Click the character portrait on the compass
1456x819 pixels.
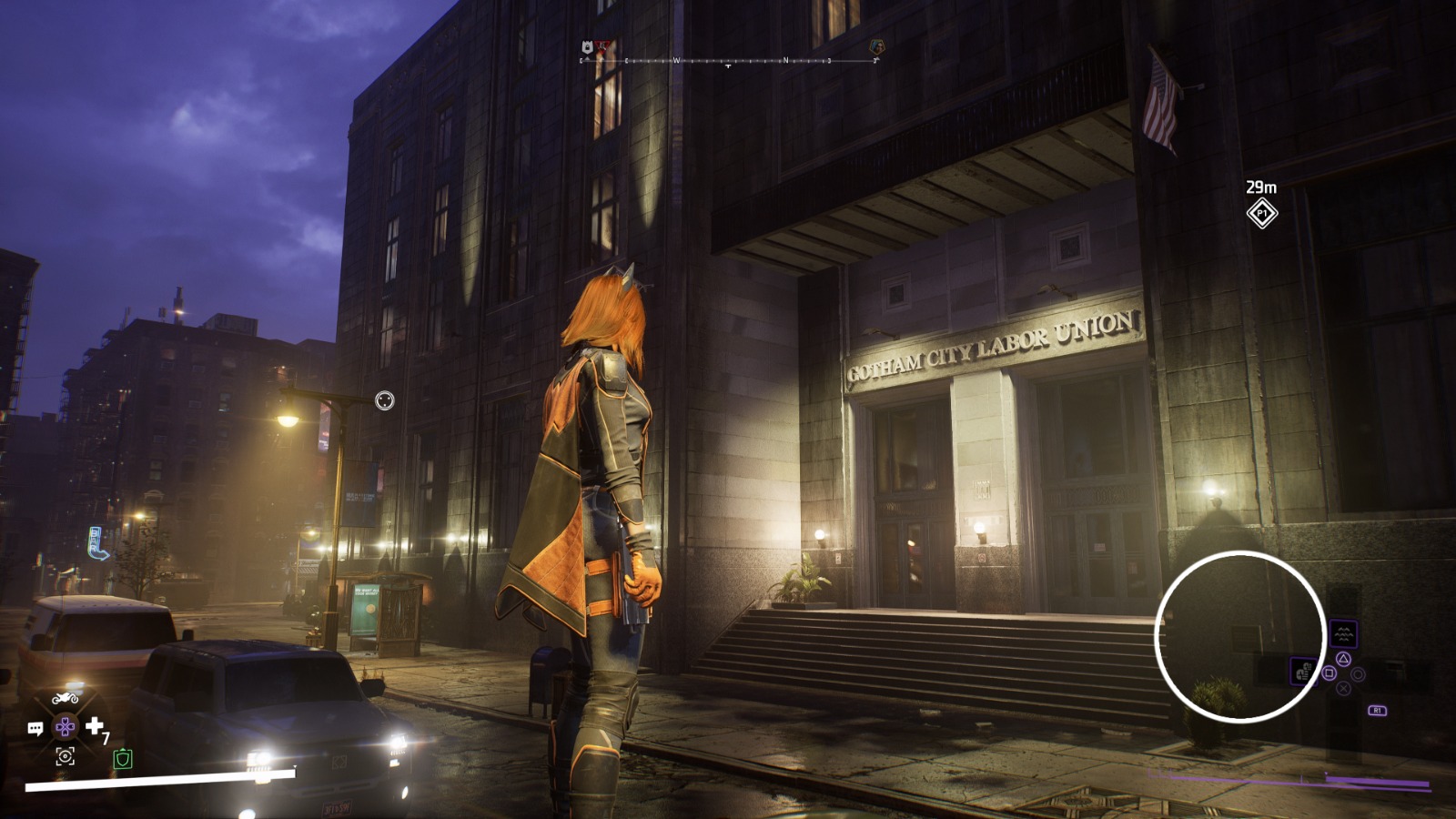[877, 46]
